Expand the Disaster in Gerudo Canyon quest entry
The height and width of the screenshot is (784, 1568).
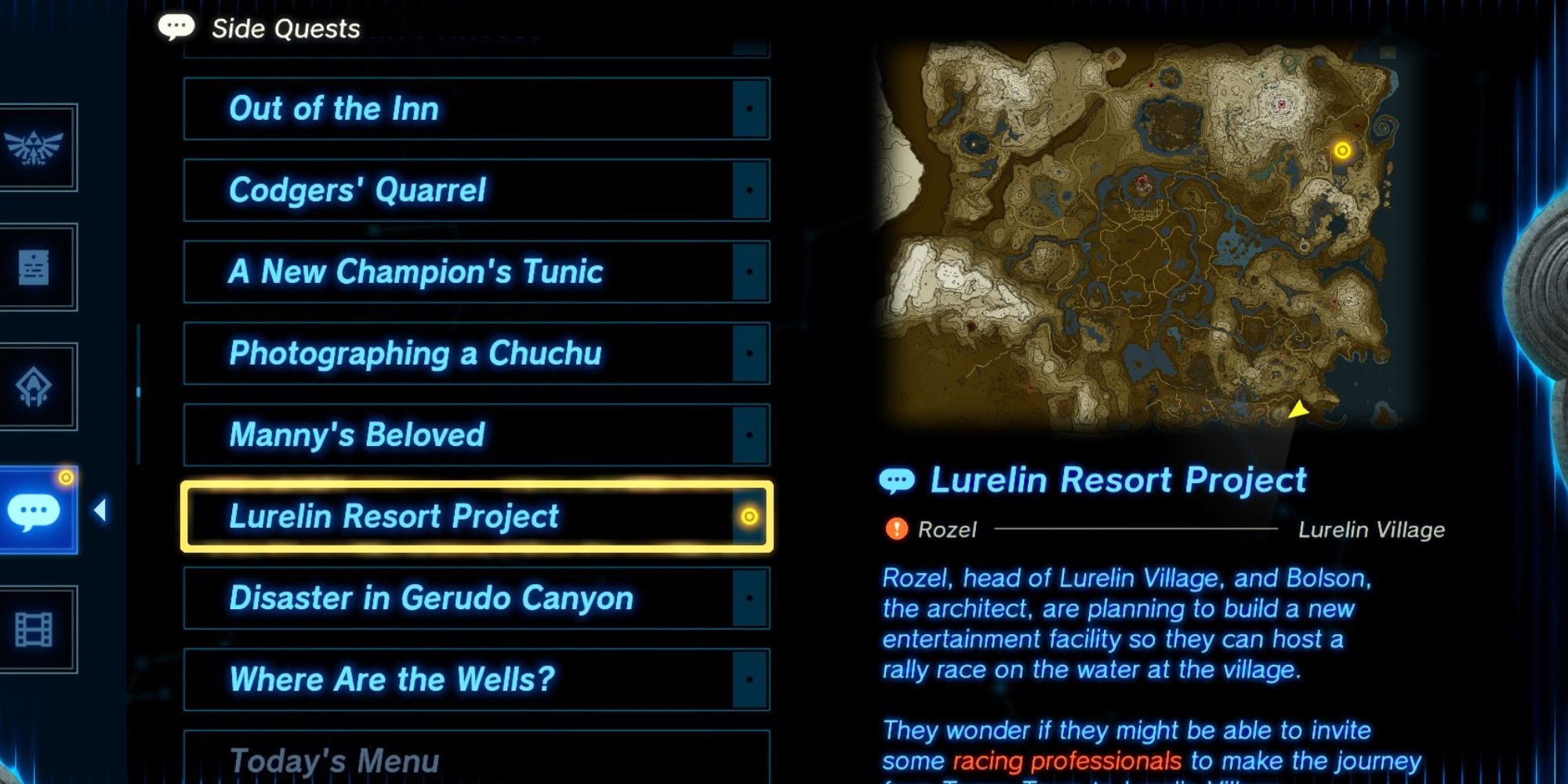click(x=431, y=598)
